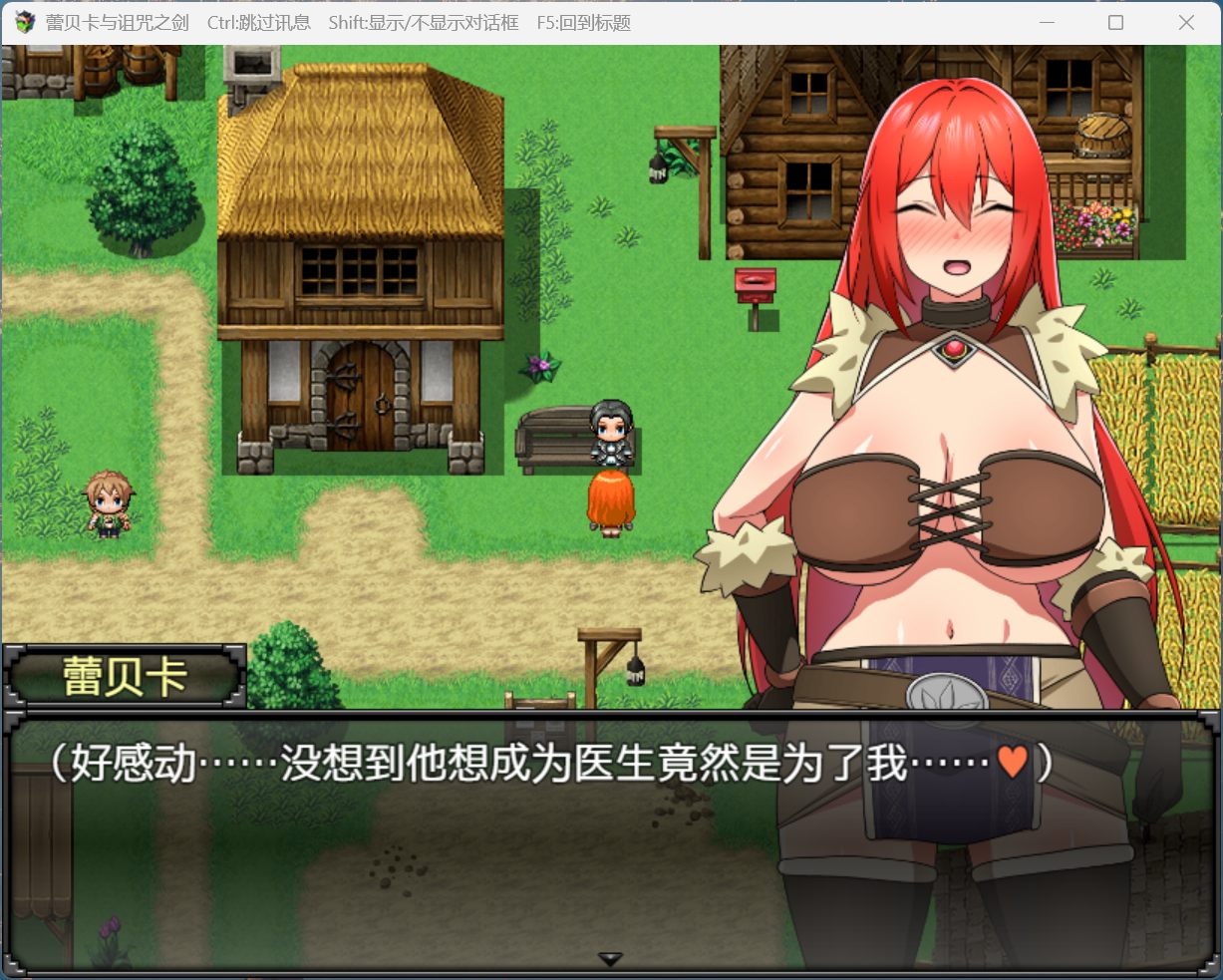This screenshot has width=1223, height=980.
Task: Click the dialogue message box text
Action: (x=548, y=765)
